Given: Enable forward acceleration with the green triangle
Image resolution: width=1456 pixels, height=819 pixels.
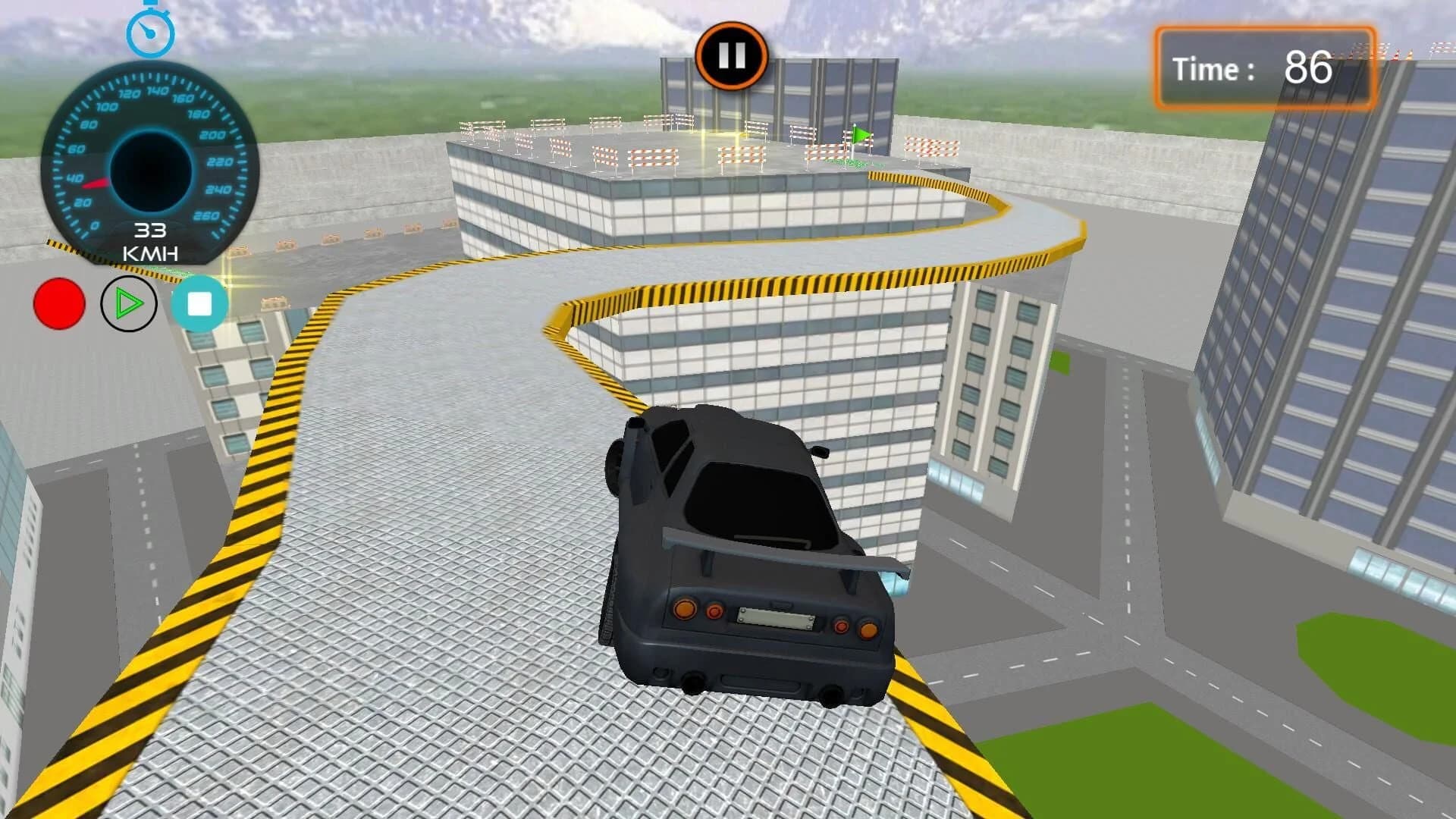Looking at the screenshot, I should 127,302.
